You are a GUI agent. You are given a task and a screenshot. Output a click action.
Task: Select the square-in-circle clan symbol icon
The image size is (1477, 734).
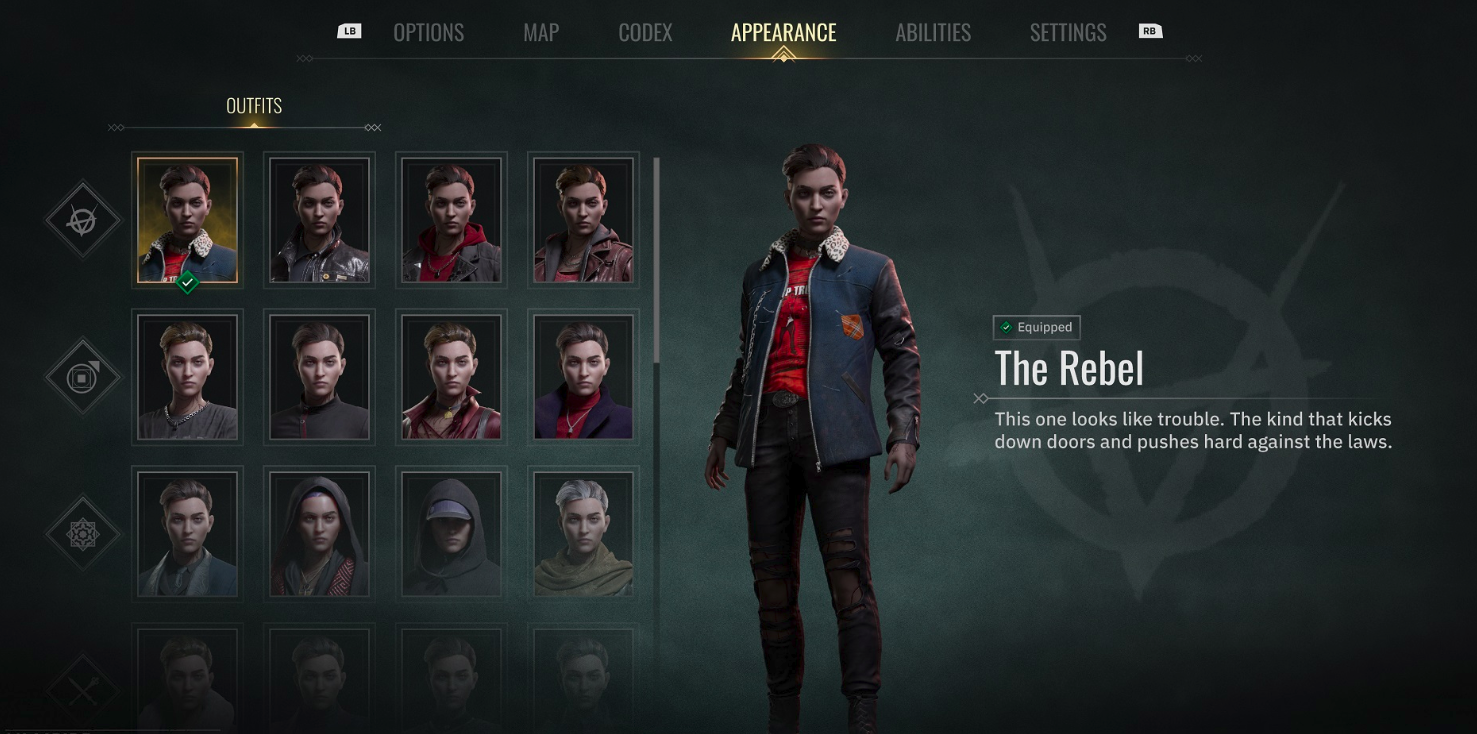pyautogui.click(x=82, y=377)
